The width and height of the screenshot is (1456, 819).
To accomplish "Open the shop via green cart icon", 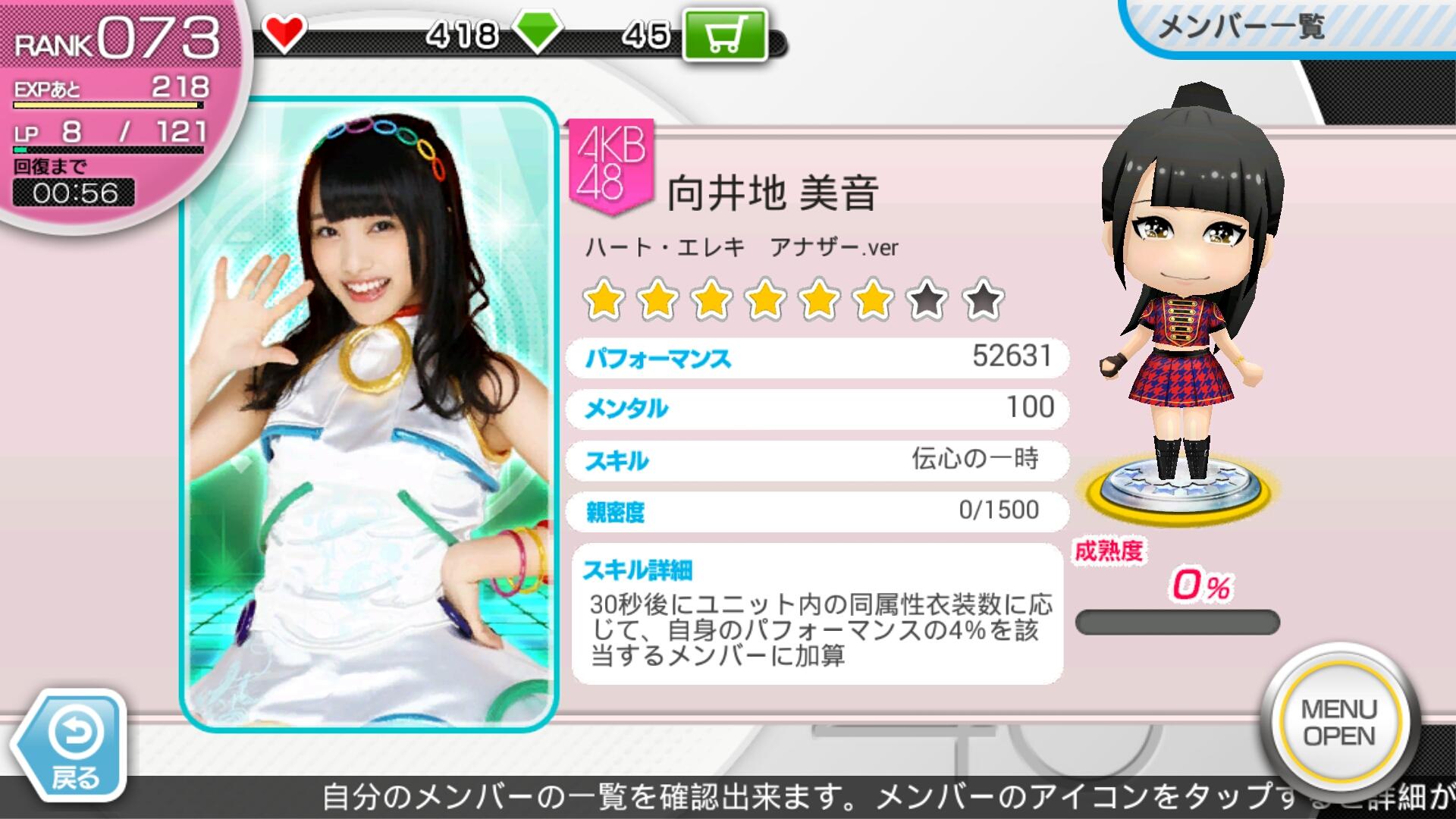I will tap(724, 35).
